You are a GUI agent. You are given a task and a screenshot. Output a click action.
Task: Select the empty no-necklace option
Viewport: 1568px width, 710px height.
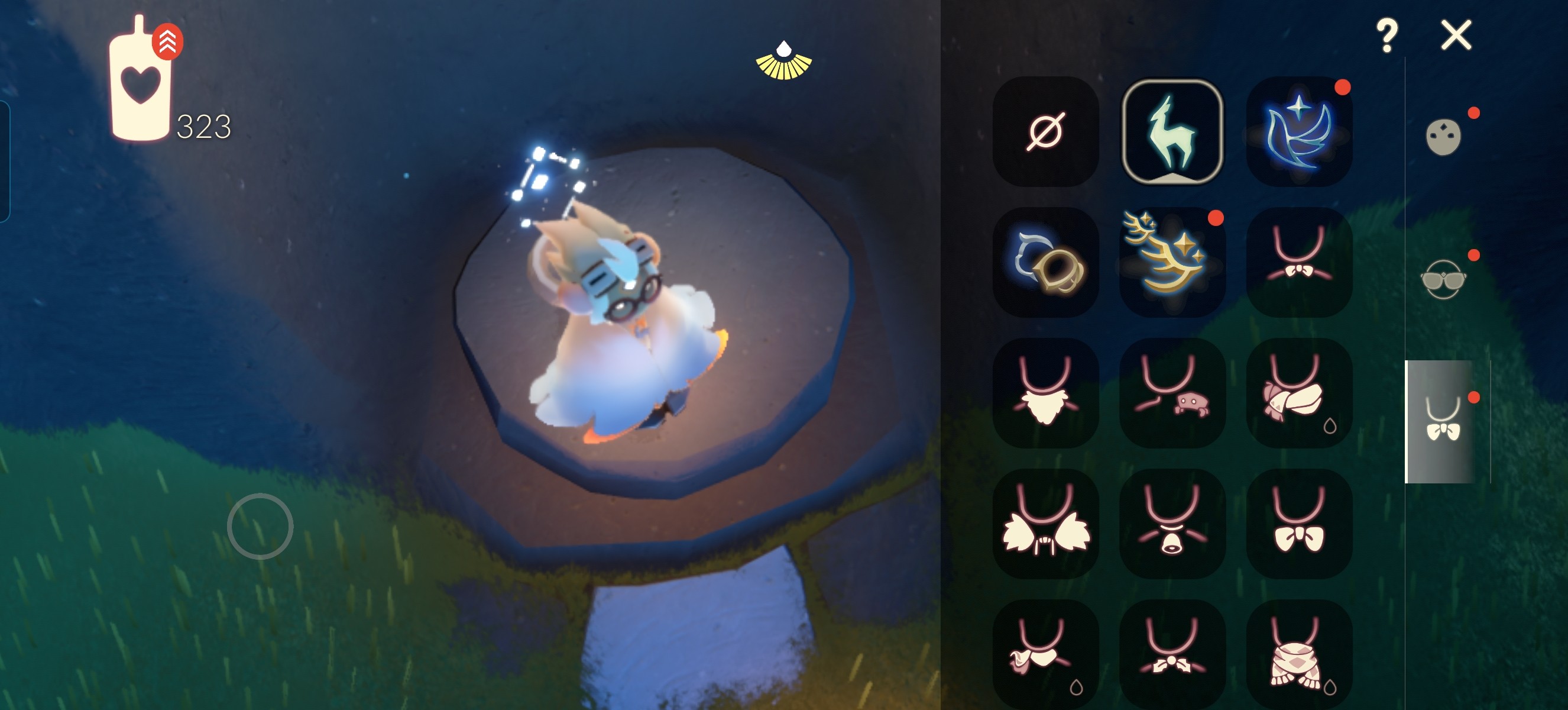pos(1045,131)
